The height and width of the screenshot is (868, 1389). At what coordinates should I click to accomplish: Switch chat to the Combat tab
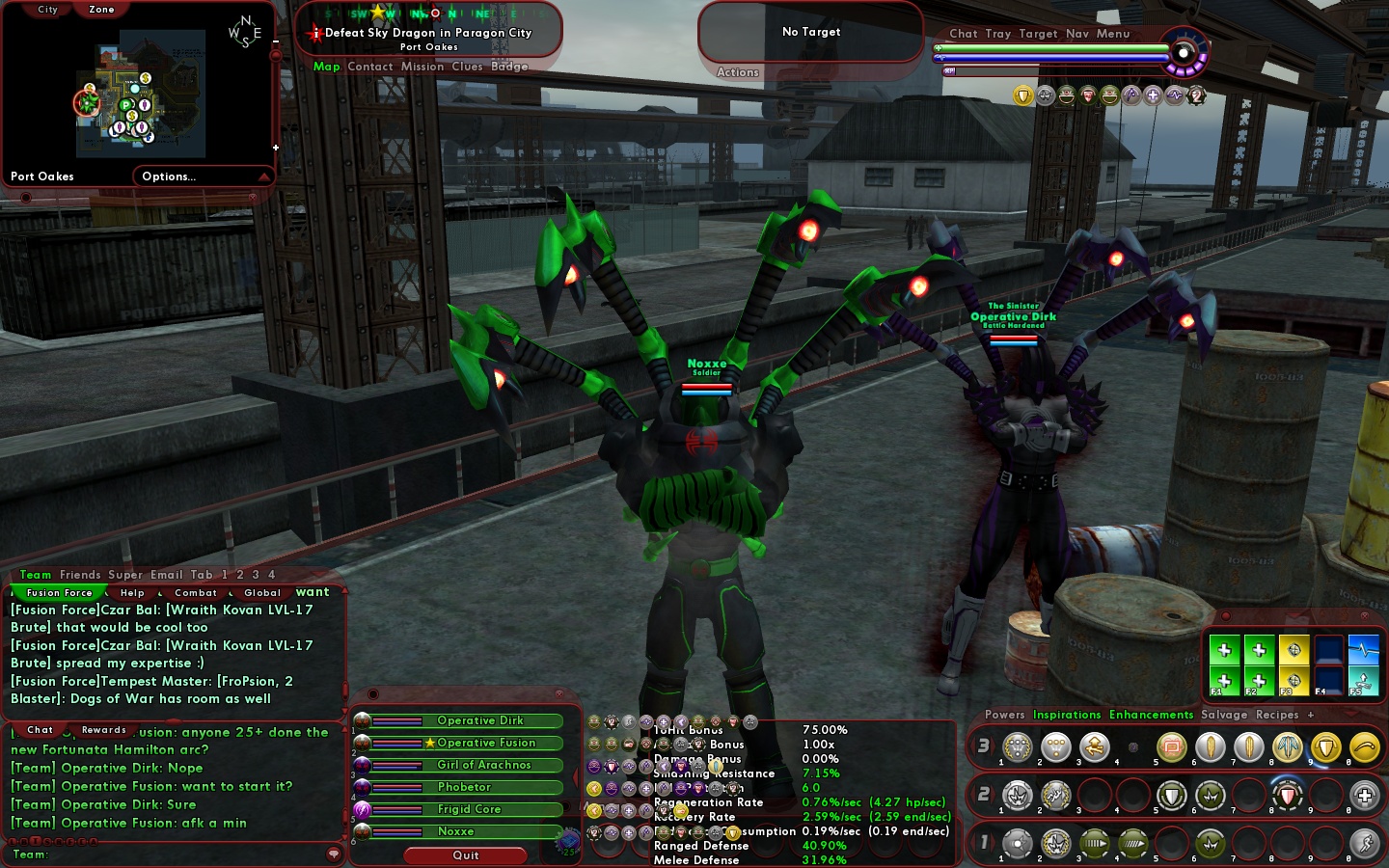[x=196, y=593]
